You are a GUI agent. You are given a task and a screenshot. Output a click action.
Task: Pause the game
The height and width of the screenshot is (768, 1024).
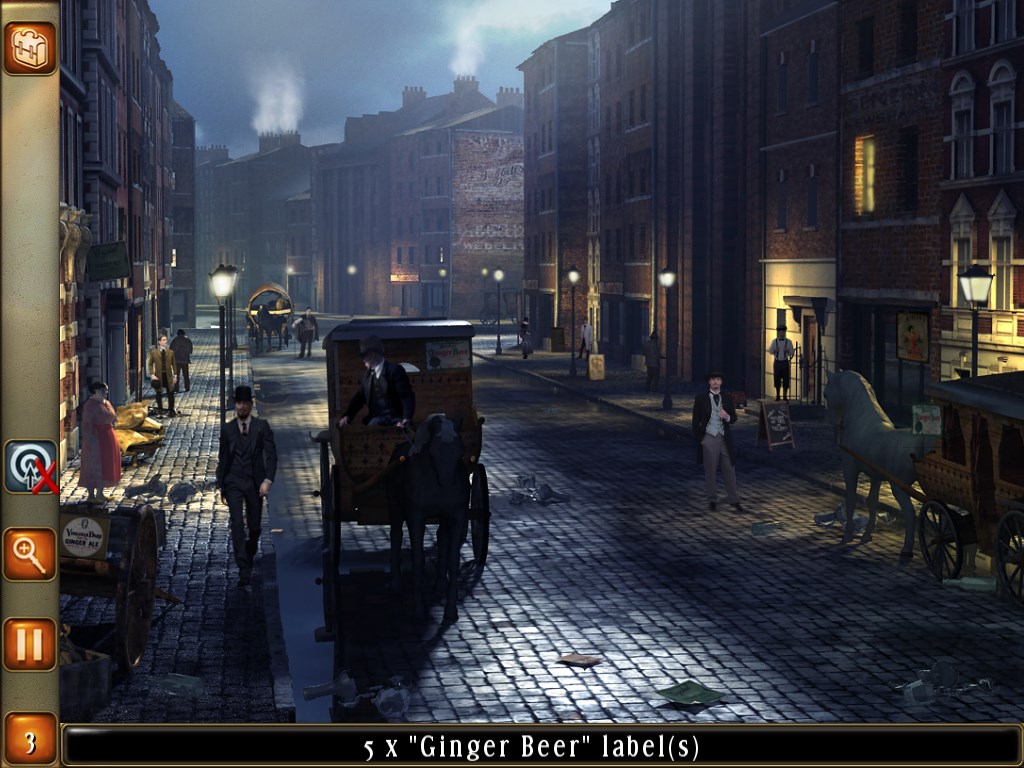(x=29, y=644)
